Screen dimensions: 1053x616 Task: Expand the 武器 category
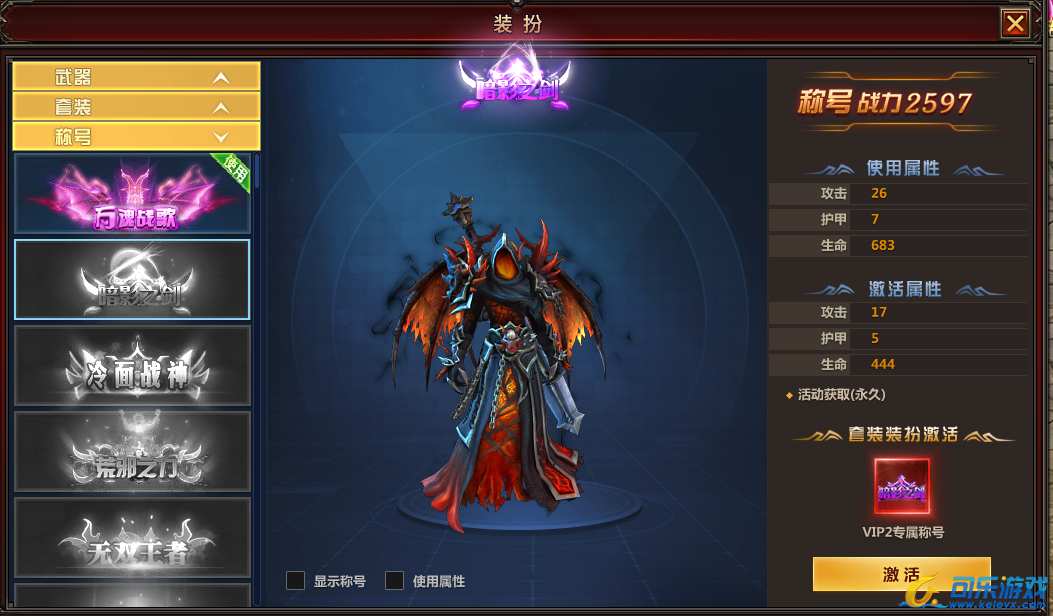(x=136, y=77)
